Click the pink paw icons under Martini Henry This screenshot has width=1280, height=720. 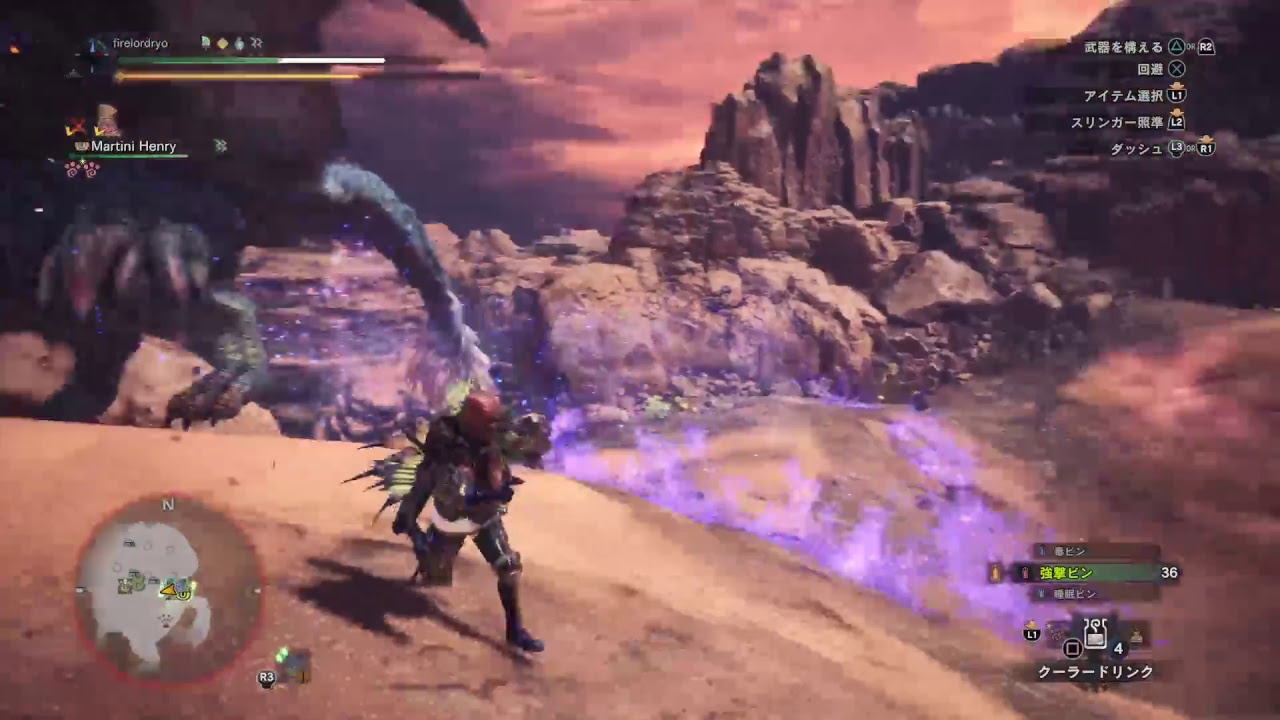[82, 168]
